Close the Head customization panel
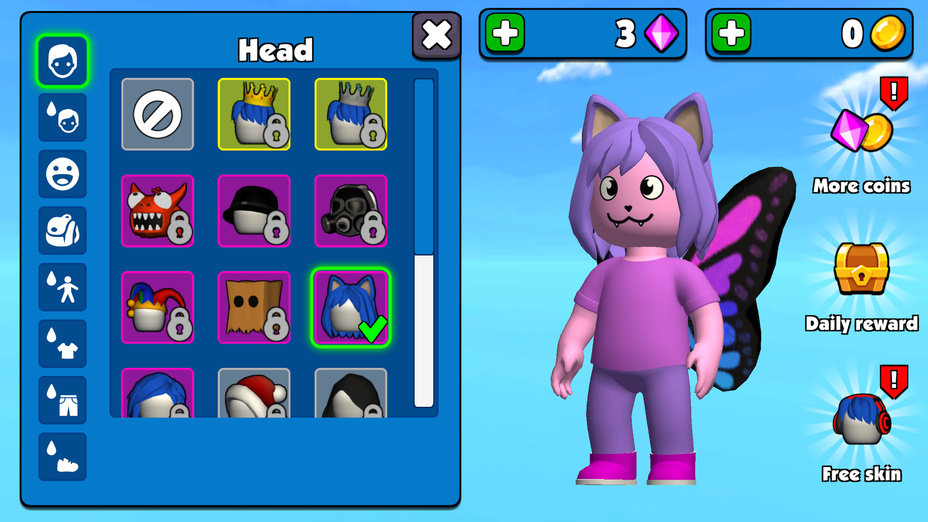Image resolution: width=928 pixels, height=522 pixels. pyautogui.click(x=437, y=36)
